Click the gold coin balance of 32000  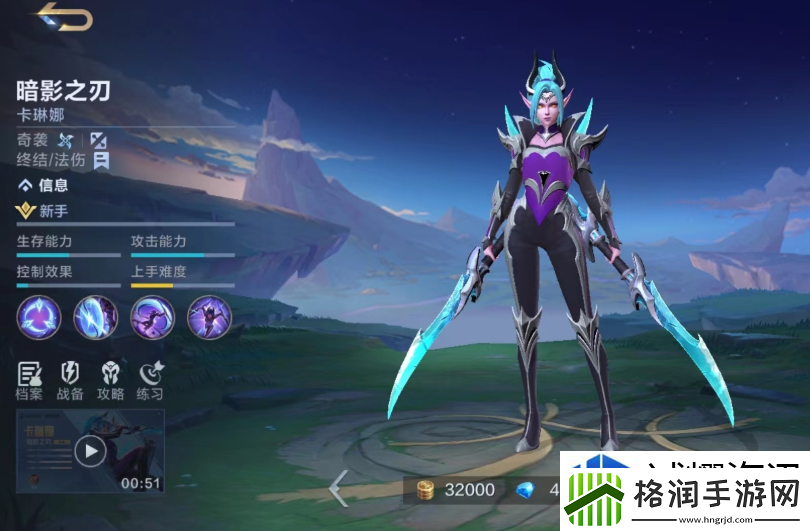pyautogui.click(x=456, y=489)
